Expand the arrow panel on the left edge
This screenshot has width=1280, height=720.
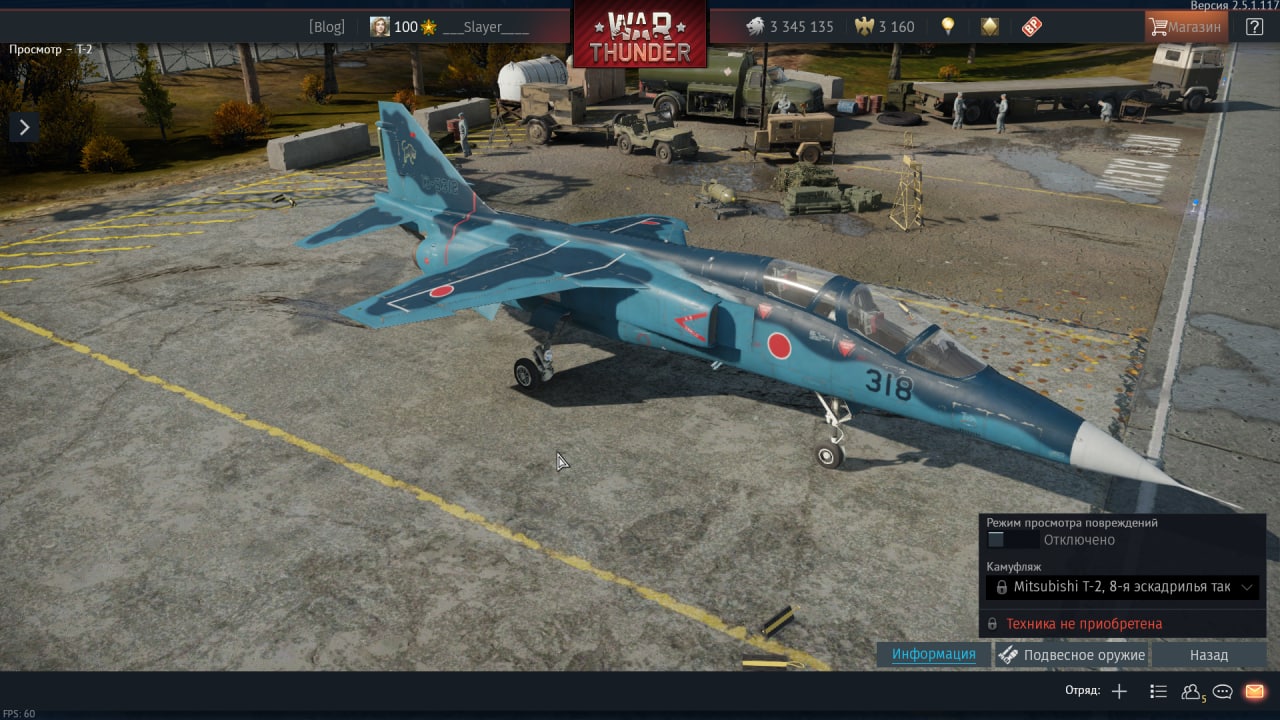point(24,127)
